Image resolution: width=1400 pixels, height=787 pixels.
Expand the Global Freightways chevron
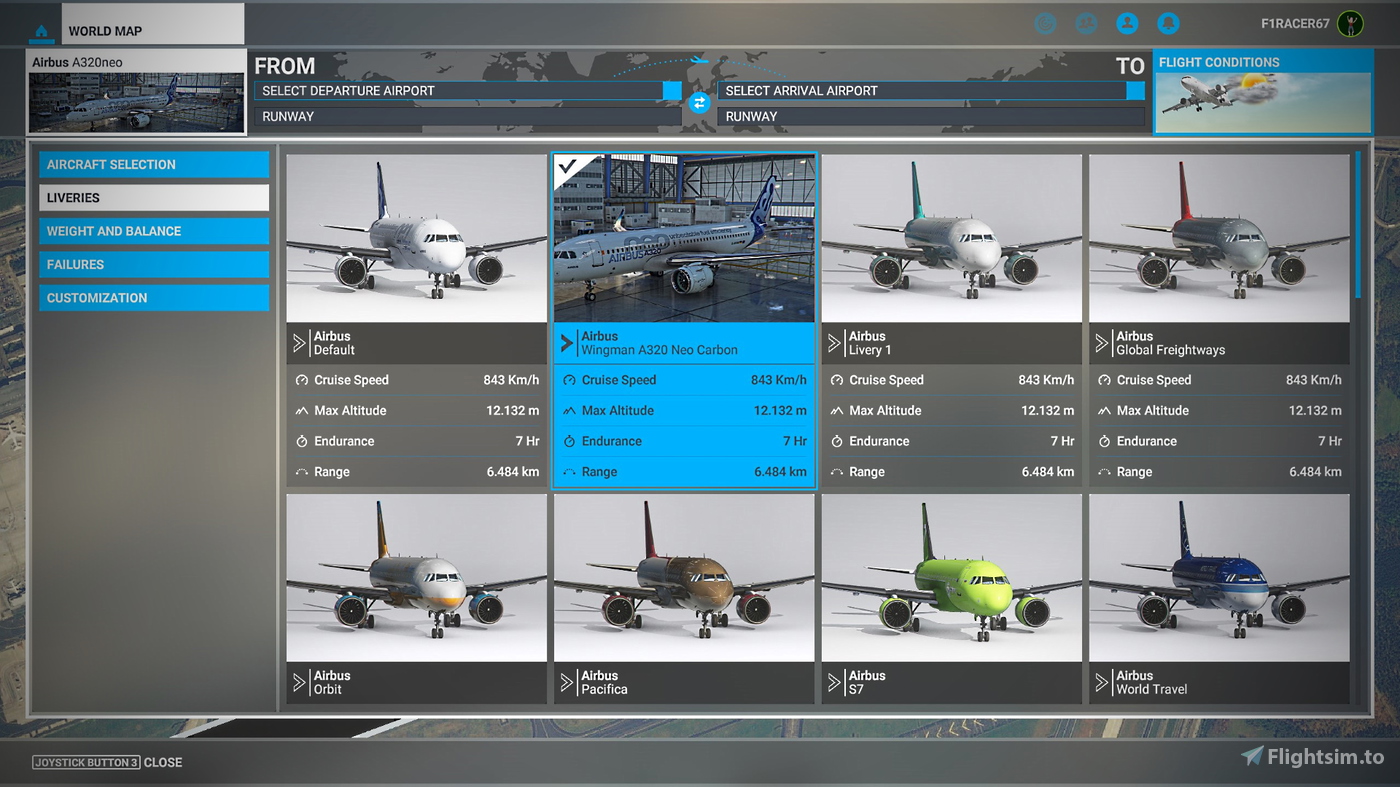click(1104, 342)
